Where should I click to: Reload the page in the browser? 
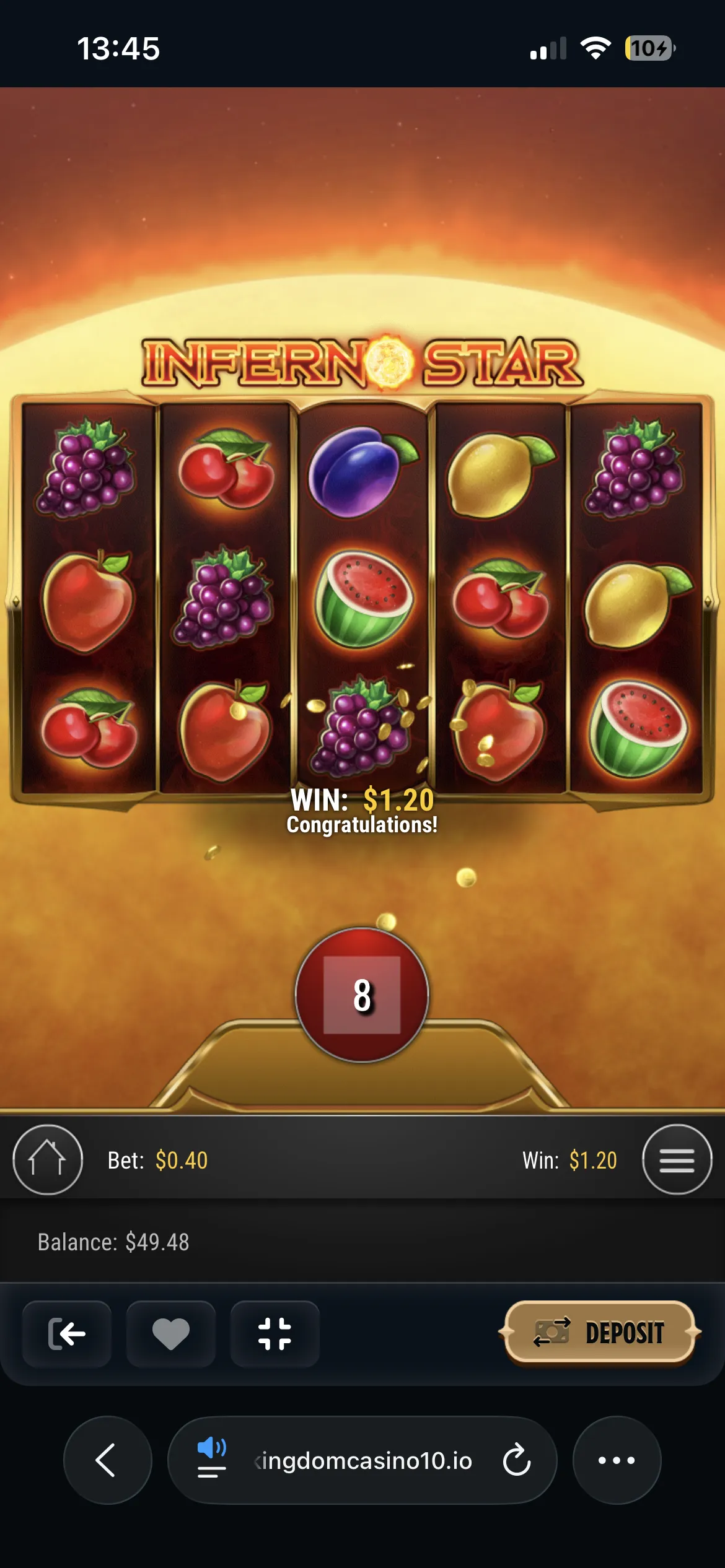516,1460
